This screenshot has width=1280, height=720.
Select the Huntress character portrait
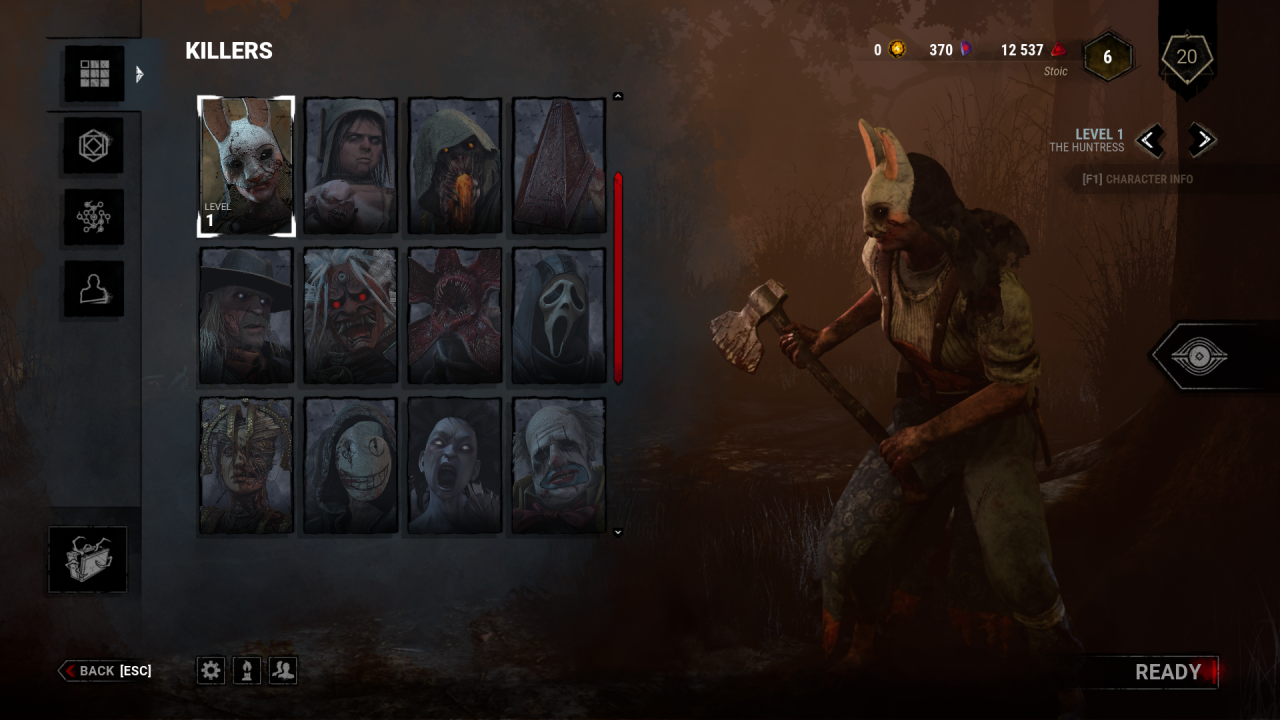coord(246,165)
